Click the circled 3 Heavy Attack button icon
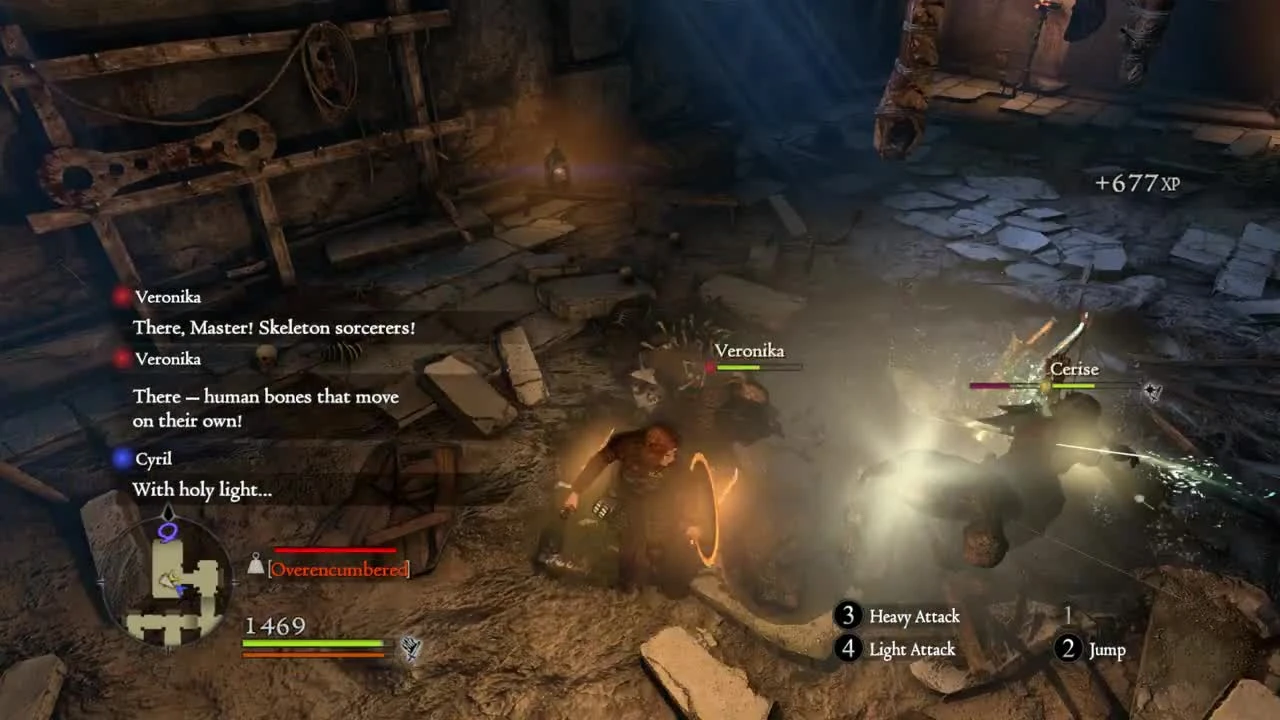1280x720 pixels. pyautogui.click(x=846, y=616)
